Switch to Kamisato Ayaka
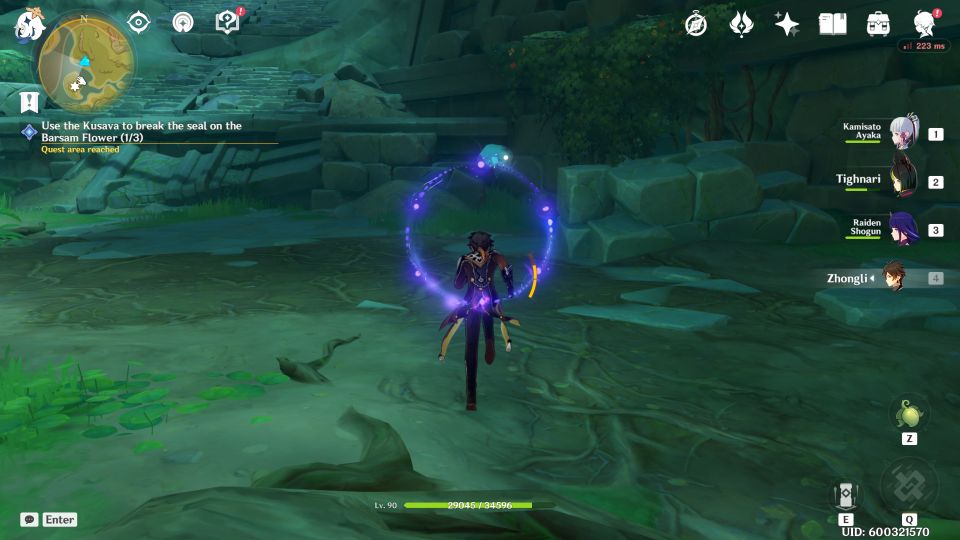This screenshot has width=960, height=540. click(x=904, y=133)
